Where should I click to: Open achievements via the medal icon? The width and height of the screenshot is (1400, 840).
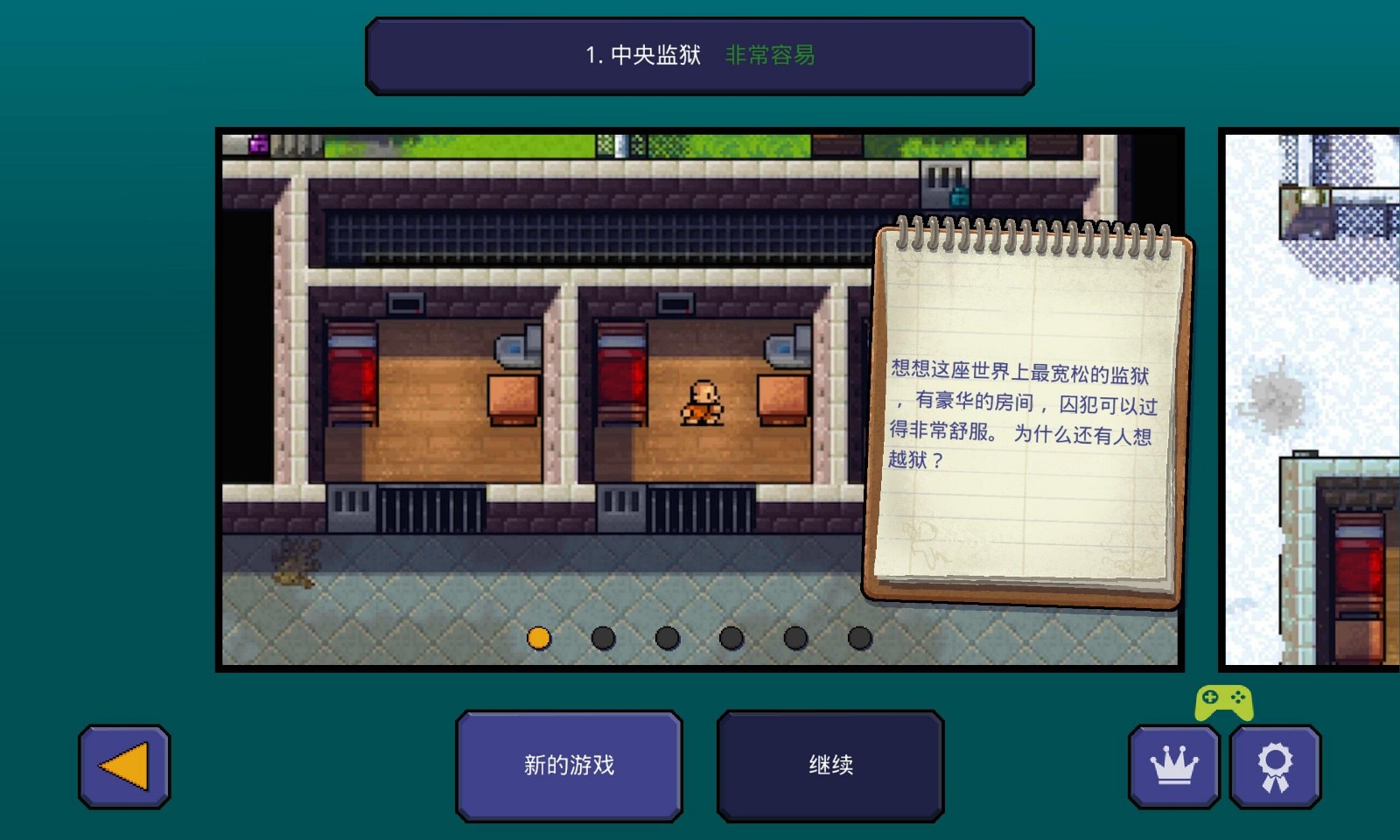click(1274, 765)
